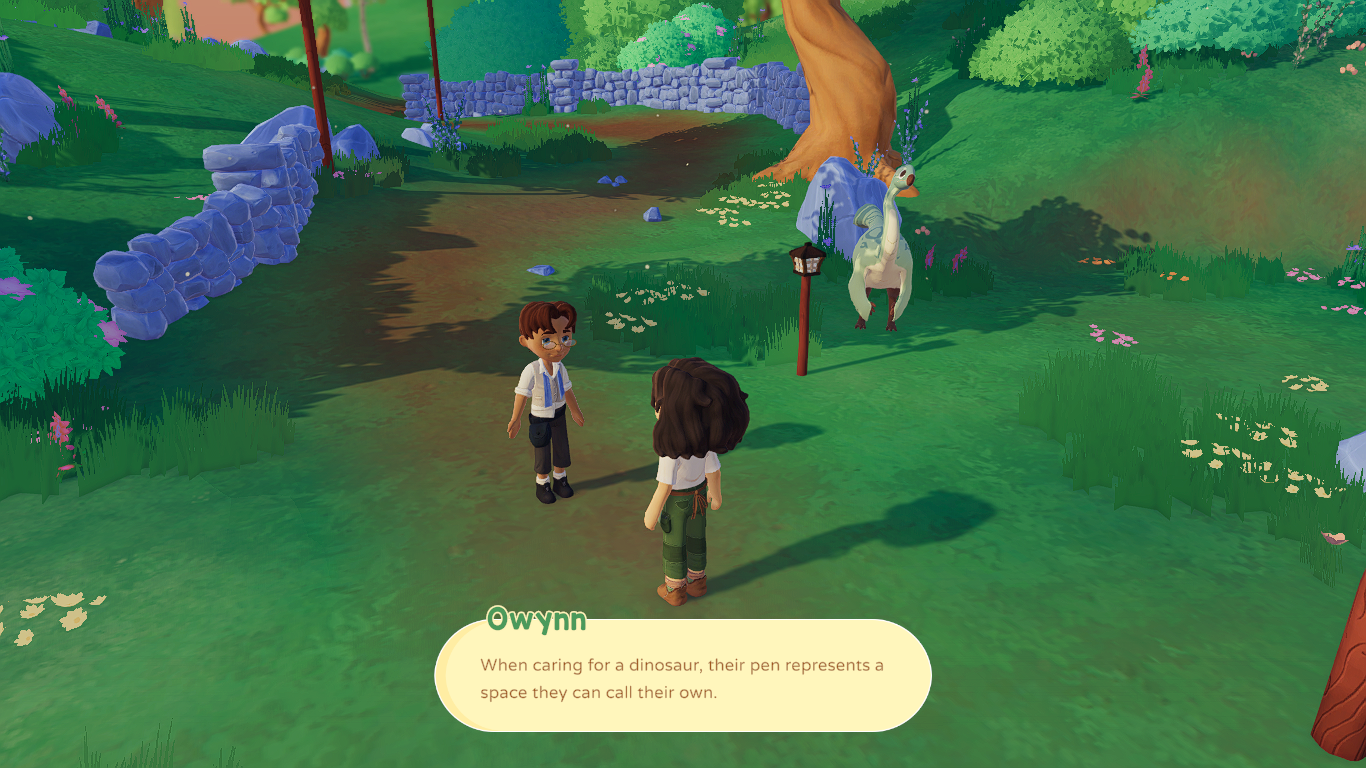Screen dimensions: 1366x768
Task: Select the white dinosaur near the tree
Action: point(880,250)
